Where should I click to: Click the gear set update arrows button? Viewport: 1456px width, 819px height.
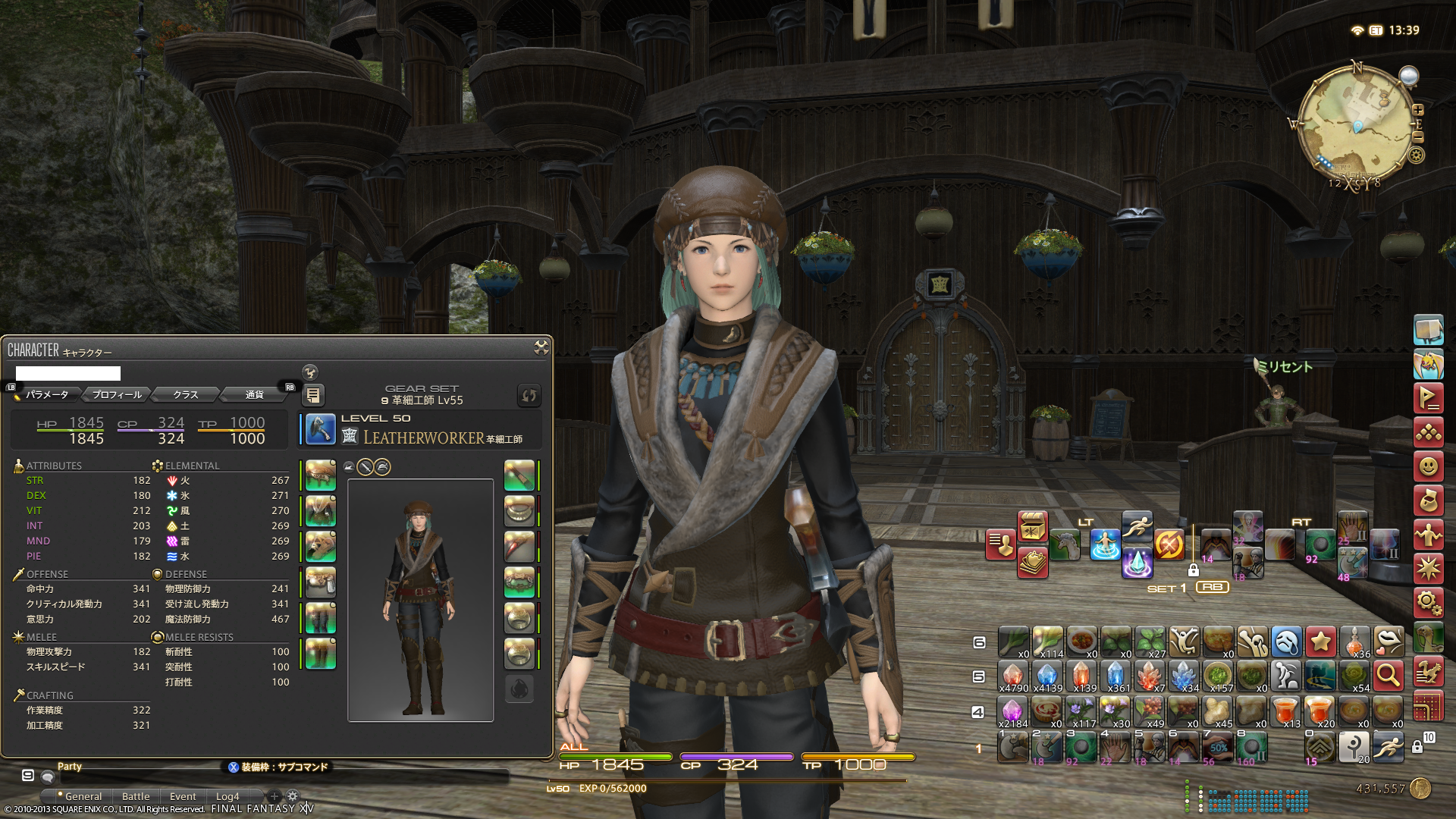[529, 395]
